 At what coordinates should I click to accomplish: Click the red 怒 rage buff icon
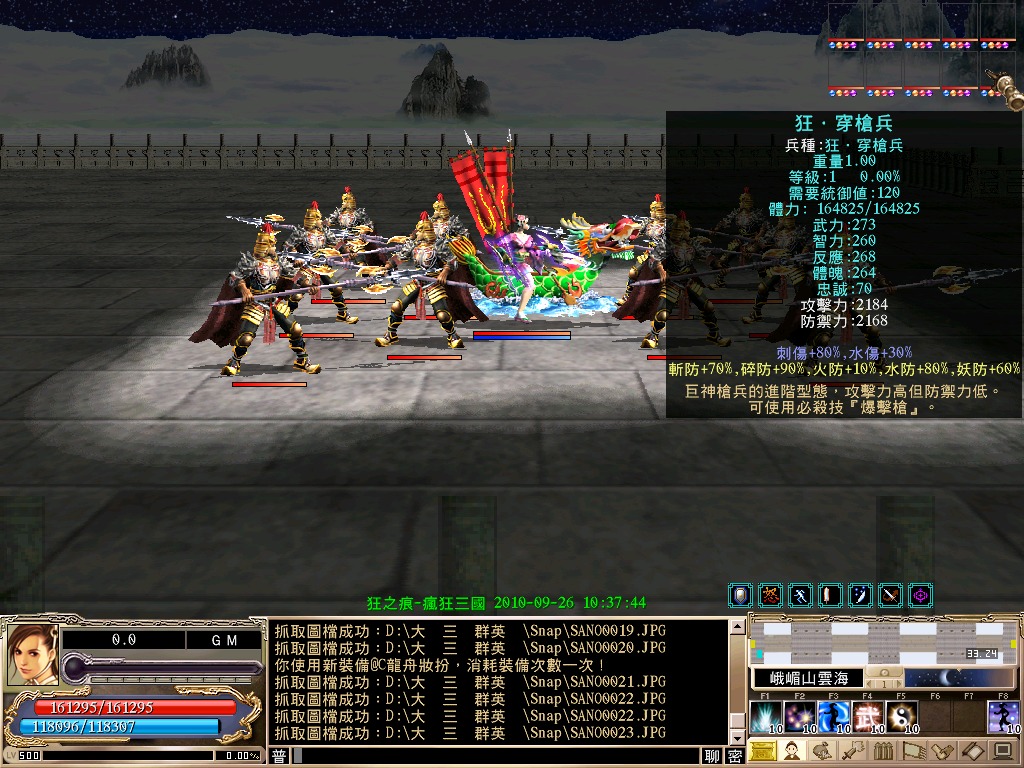coord(770,596)
